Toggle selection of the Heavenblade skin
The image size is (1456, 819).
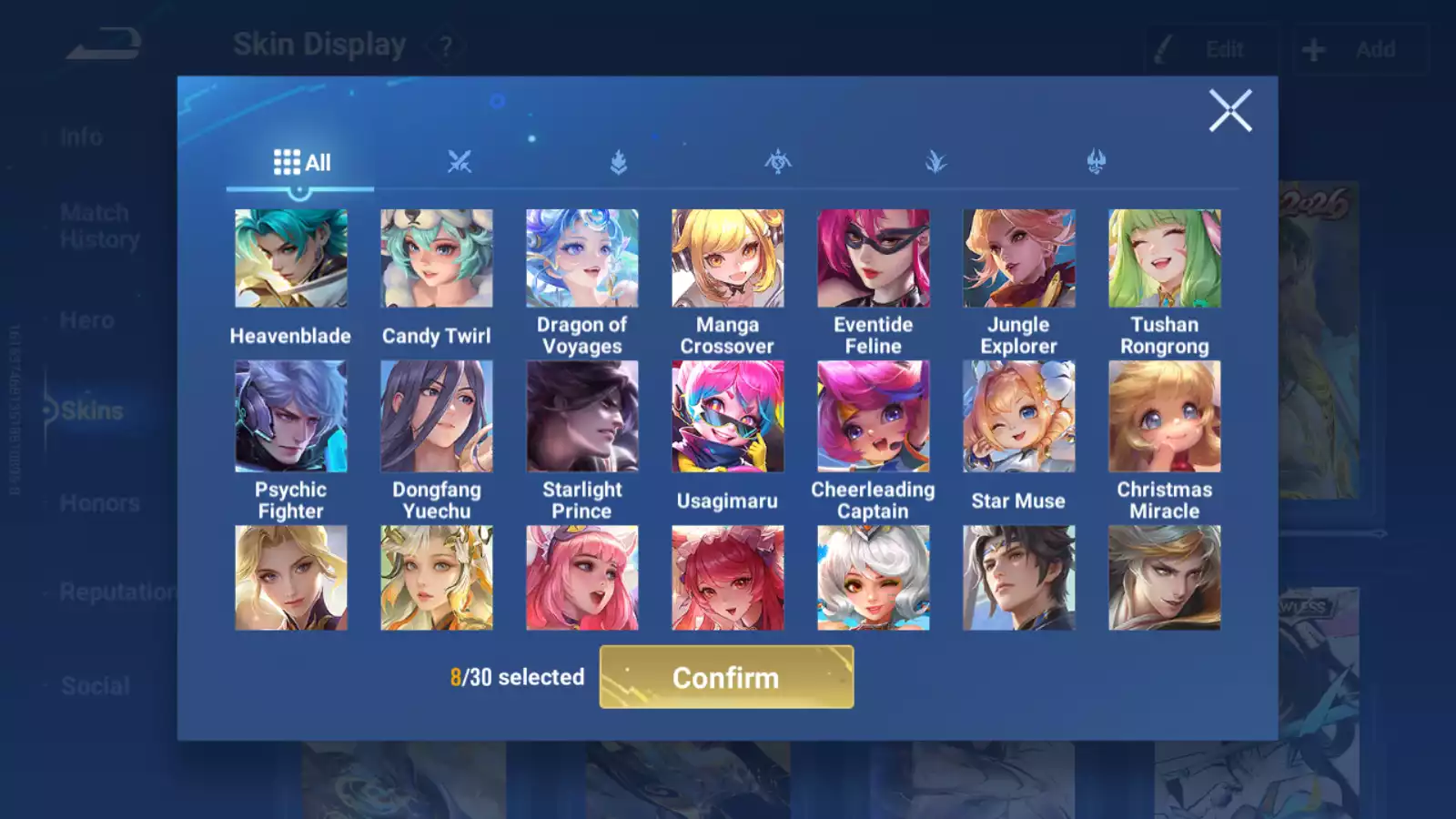pos(289,258)
